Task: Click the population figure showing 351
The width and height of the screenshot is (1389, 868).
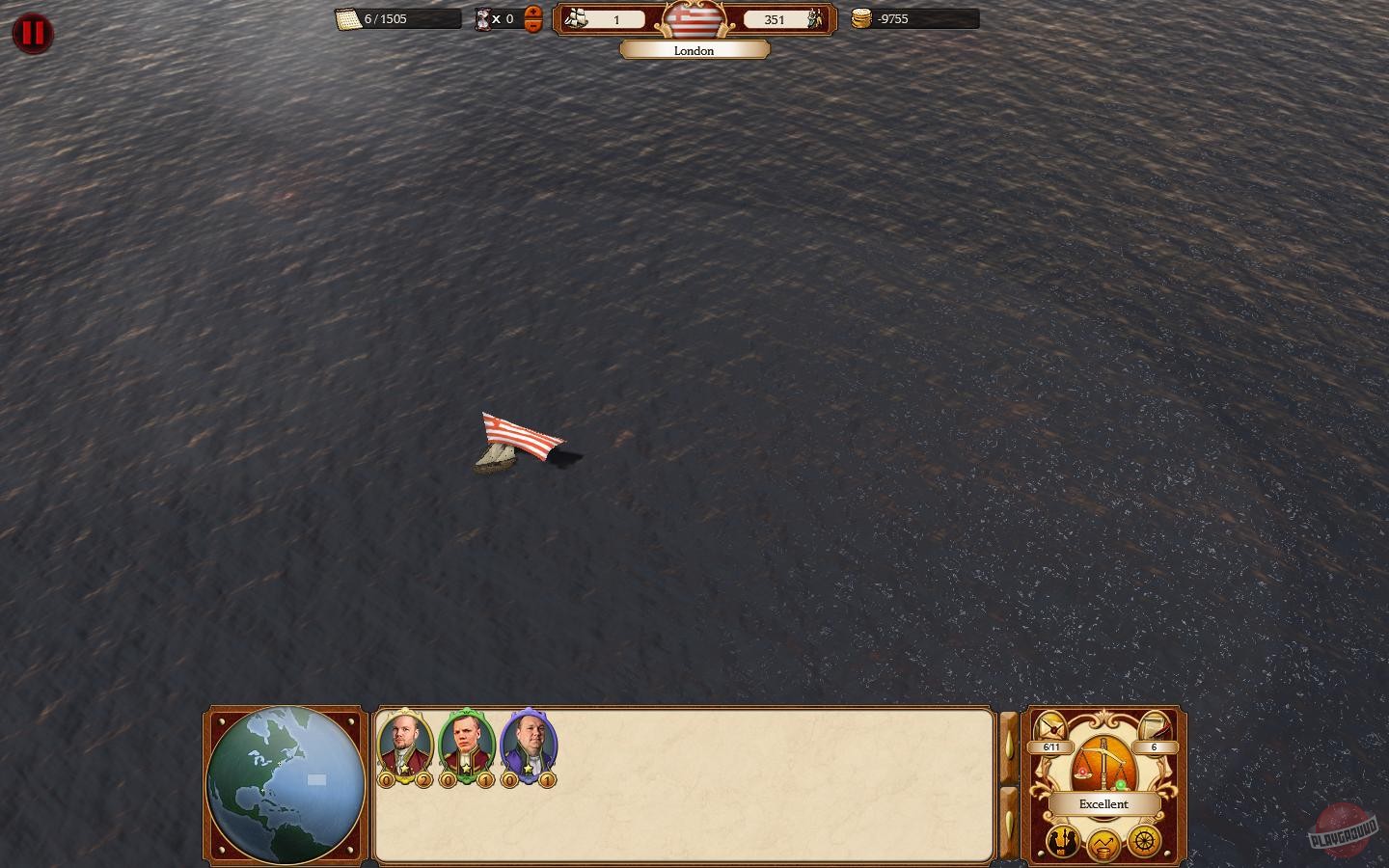Action: 775,19
